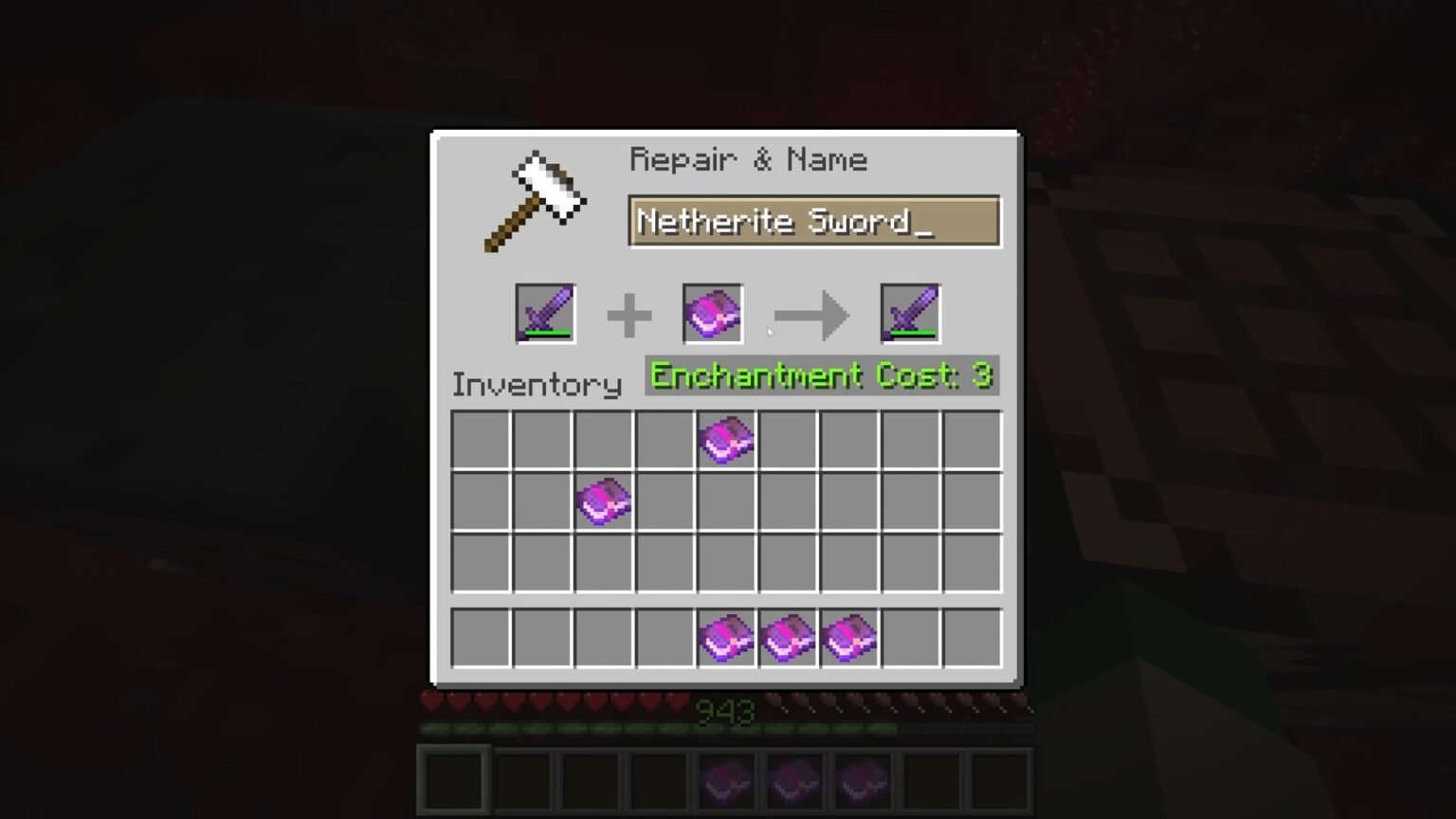Image resolution: width=1456 pixels, height=819 pixels.
Task: Click the Inventory heading text
Action: click(536, 385)
